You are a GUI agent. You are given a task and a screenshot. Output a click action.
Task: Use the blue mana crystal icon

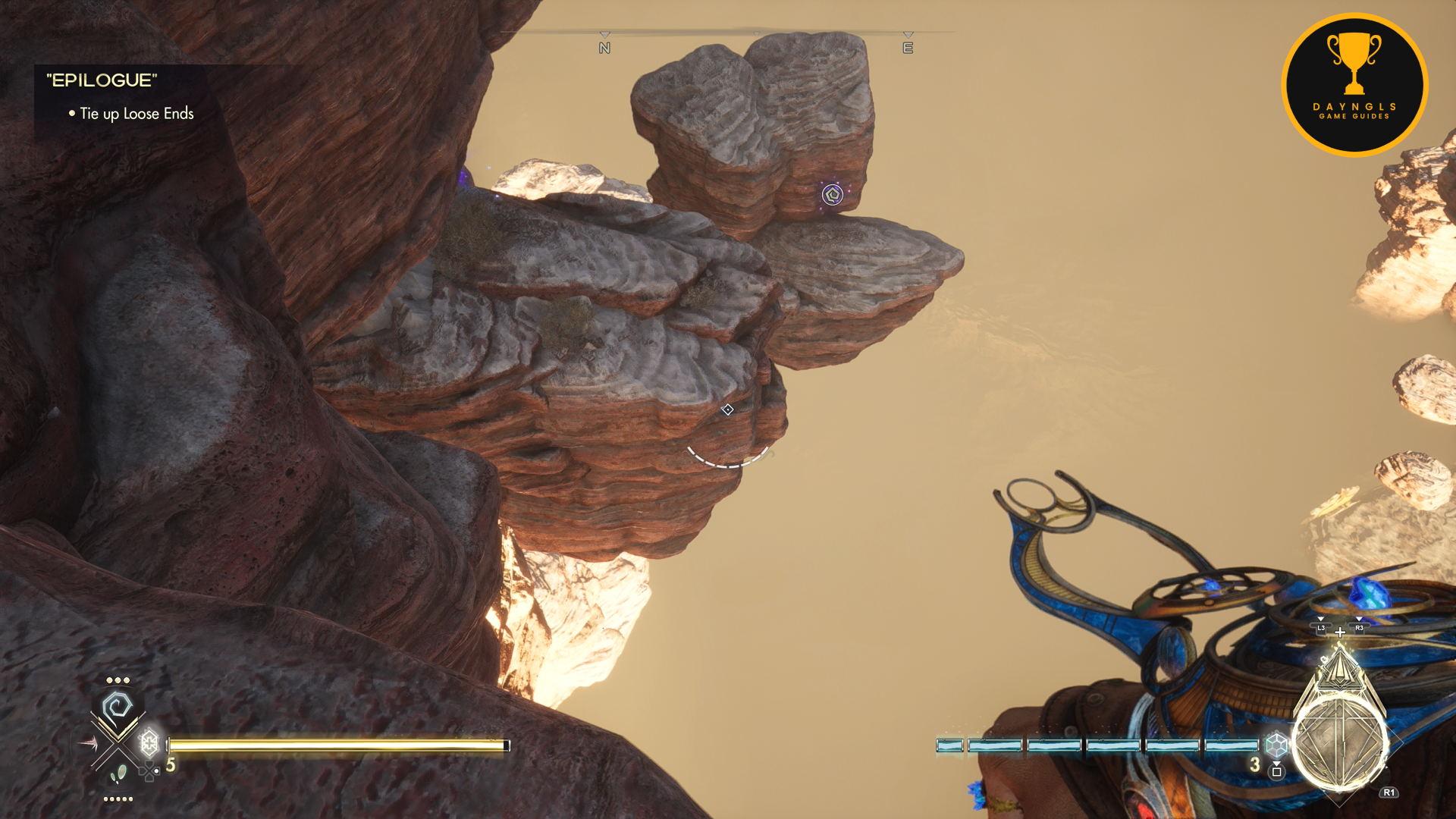point(1276,744)
